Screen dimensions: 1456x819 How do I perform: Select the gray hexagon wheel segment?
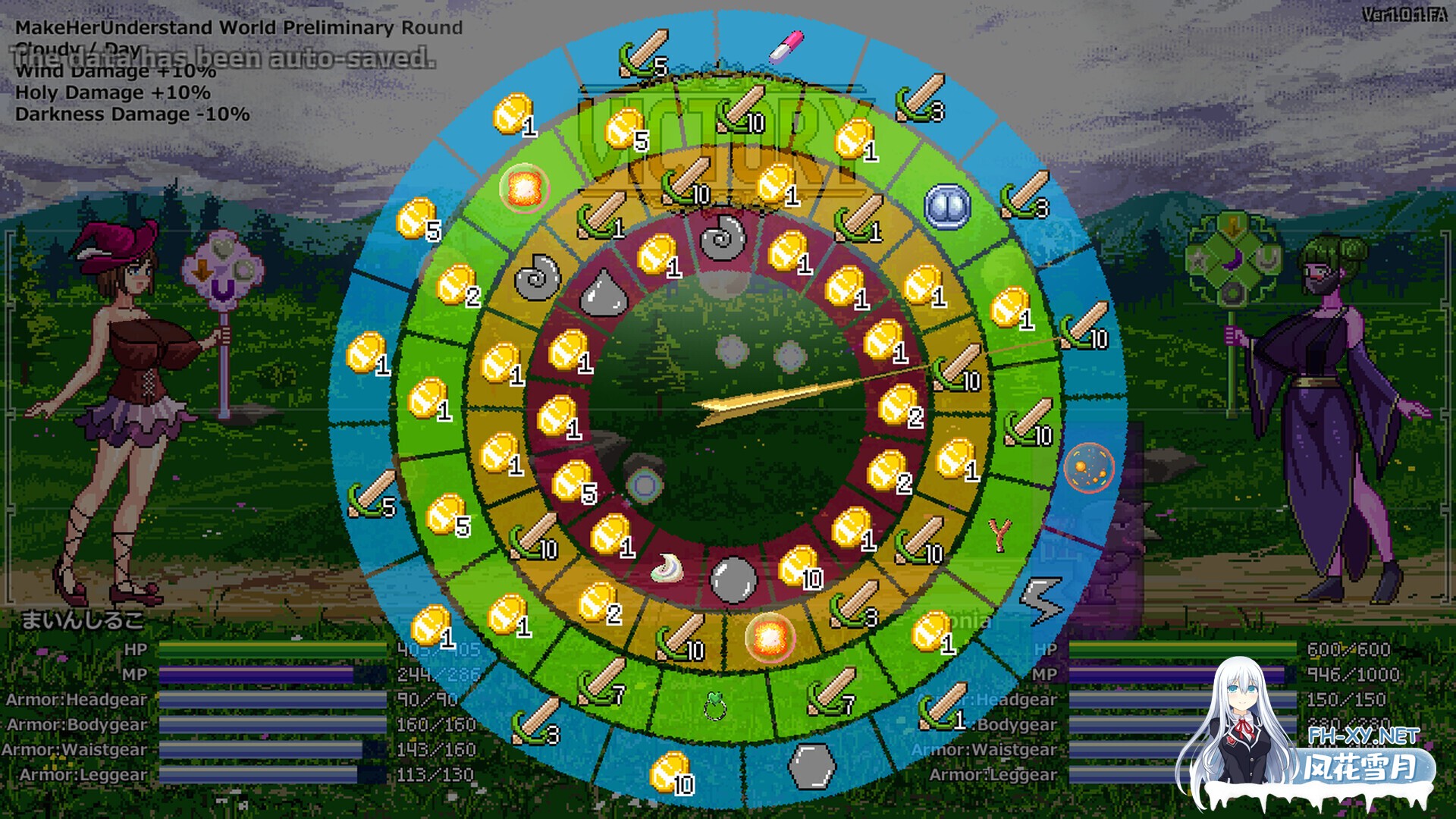click(811, 765)
